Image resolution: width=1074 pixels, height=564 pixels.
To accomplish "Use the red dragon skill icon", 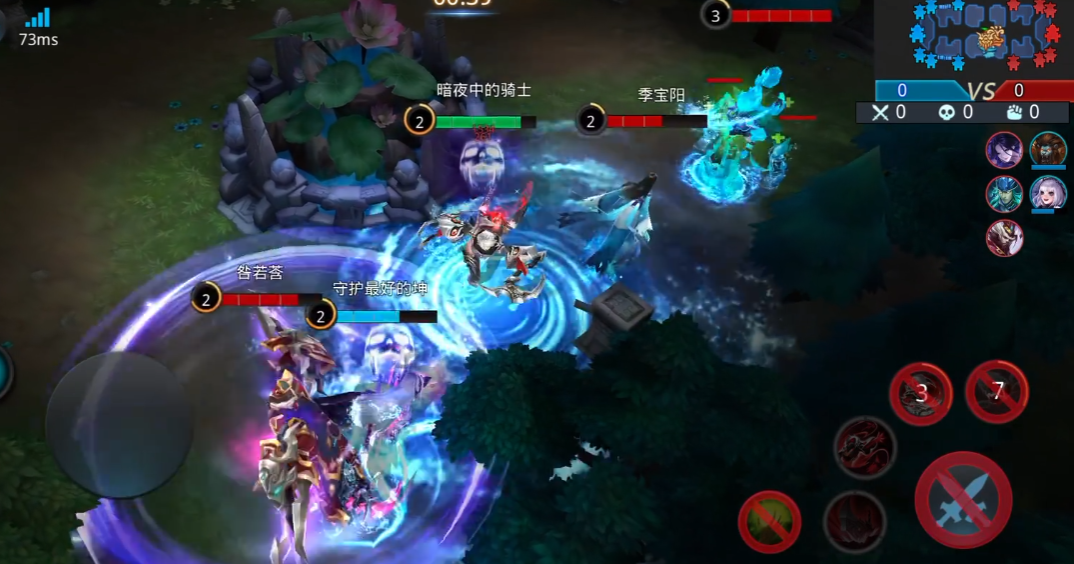I will (864, 446).
